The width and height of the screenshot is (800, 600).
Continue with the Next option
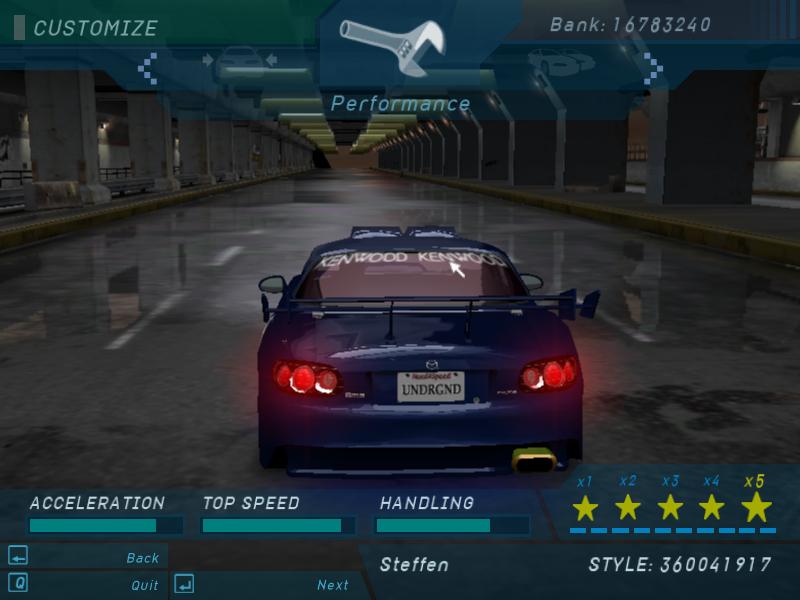333,585
